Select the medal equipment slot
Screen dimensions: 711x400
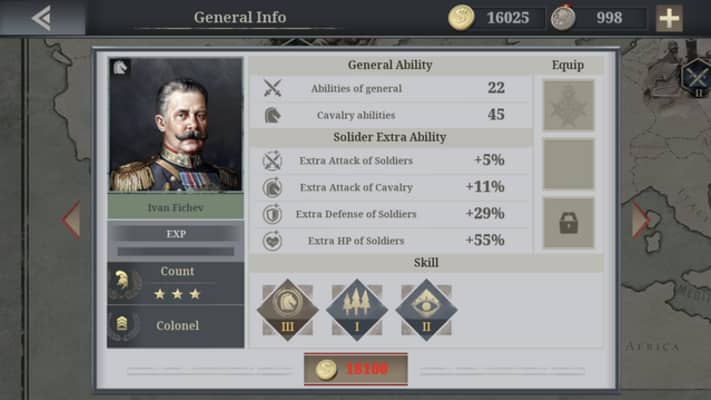pos(568,106)
